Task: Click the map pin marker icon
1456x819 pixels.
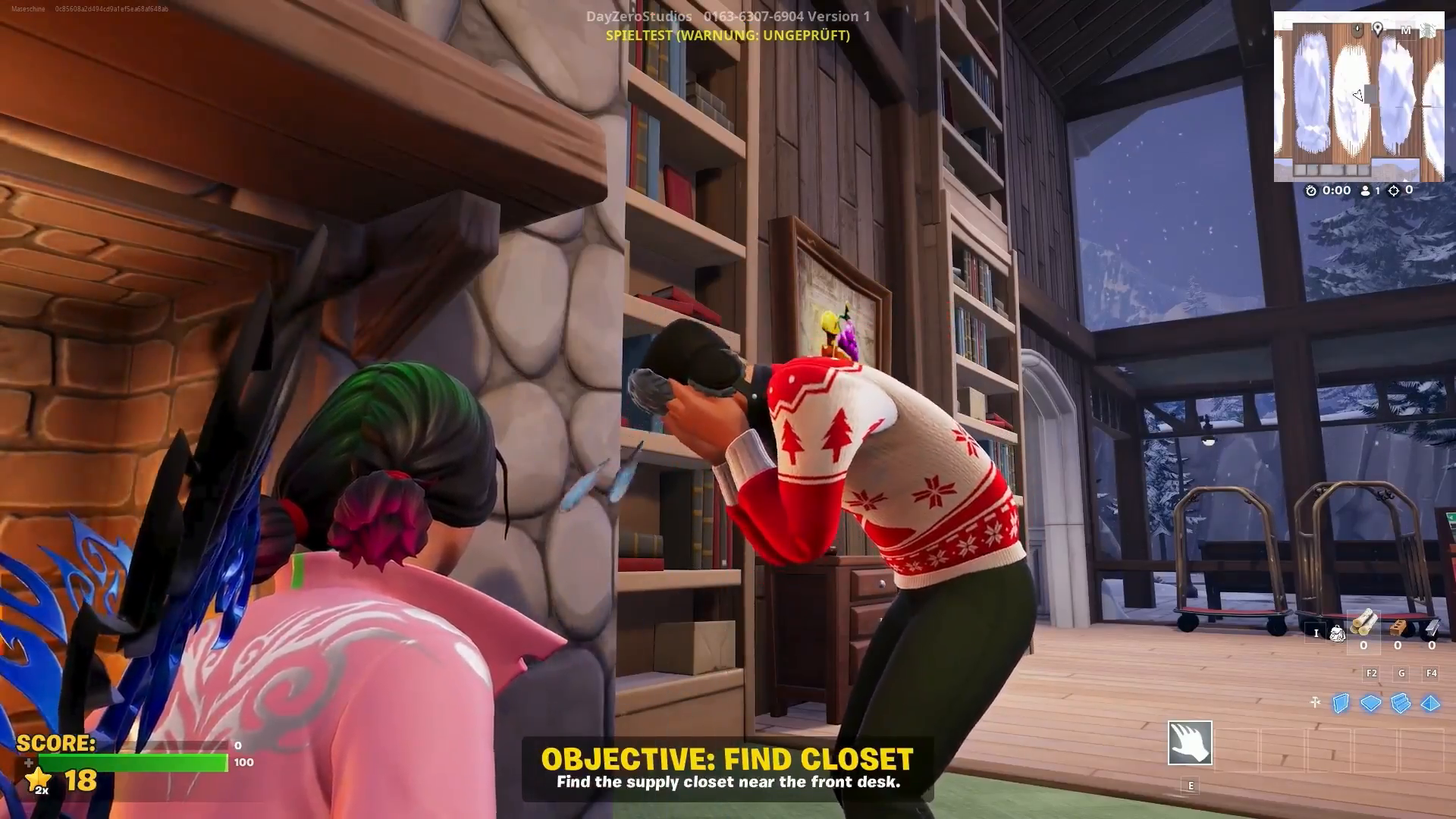Action: [1377, 29]
